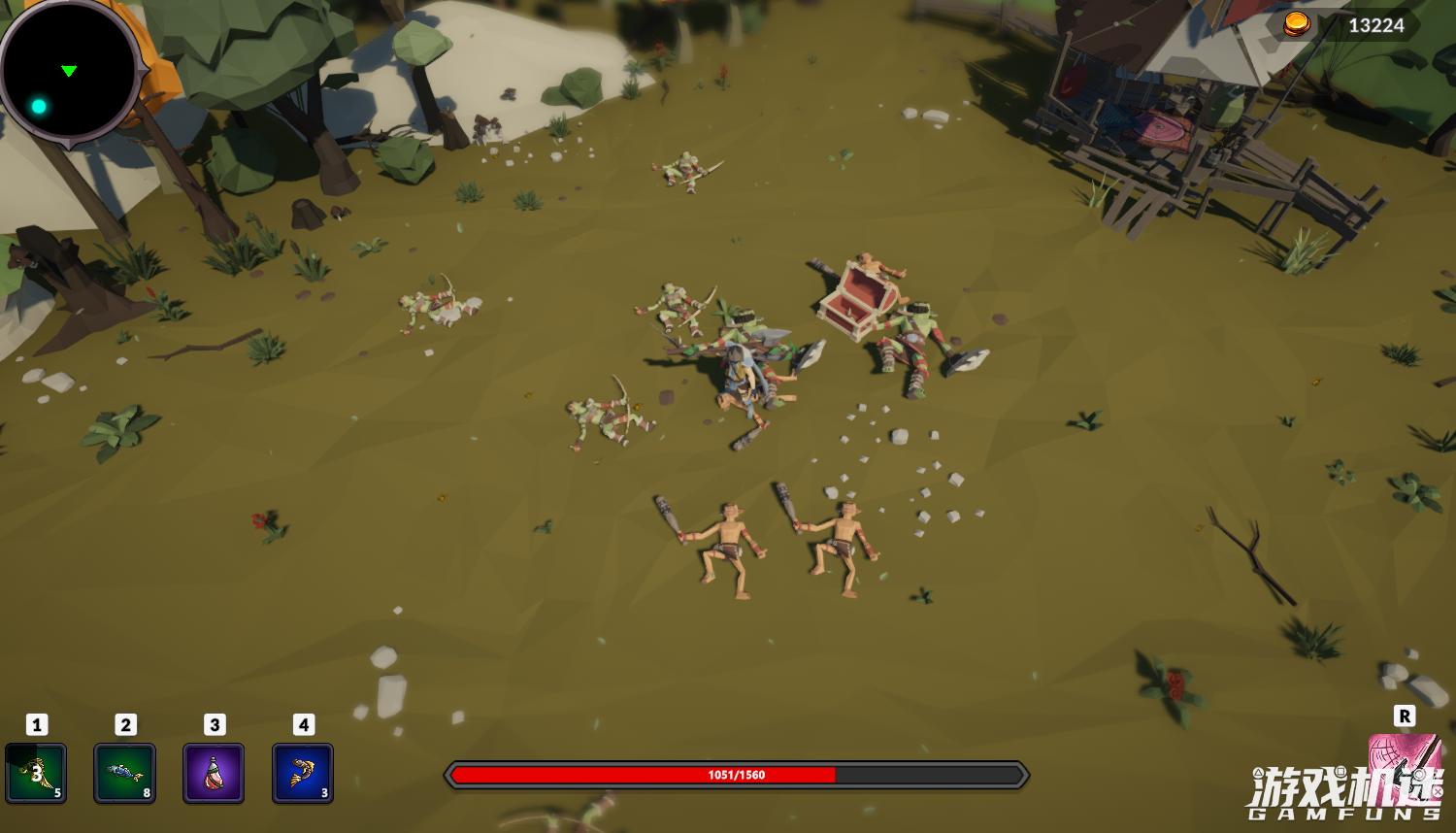Click the item count 5 on hotbar slot 1
Viewport: 1456px width, 833px height.
(x=57, y=792)
